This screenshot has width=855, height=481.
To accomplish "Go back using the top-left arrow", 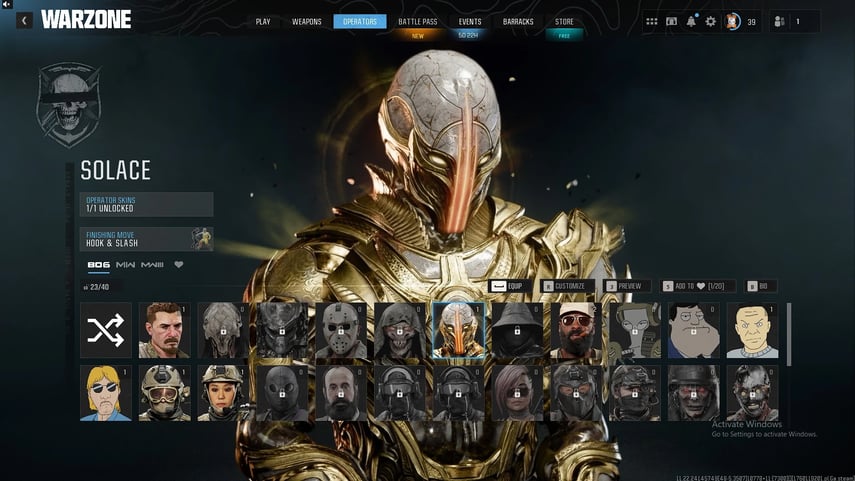I will coord(23,20).
